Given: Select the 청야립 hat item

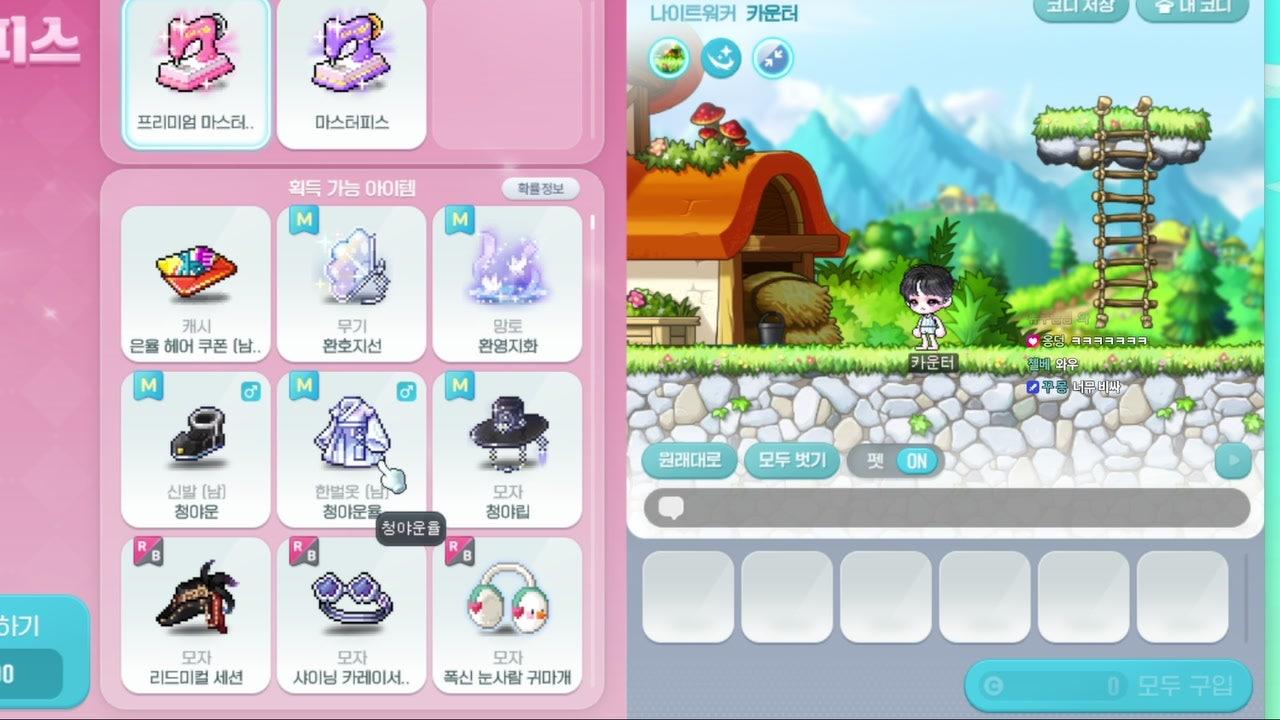Looking at the screenshot, I should pyautogui.click(x=507, y=449).
